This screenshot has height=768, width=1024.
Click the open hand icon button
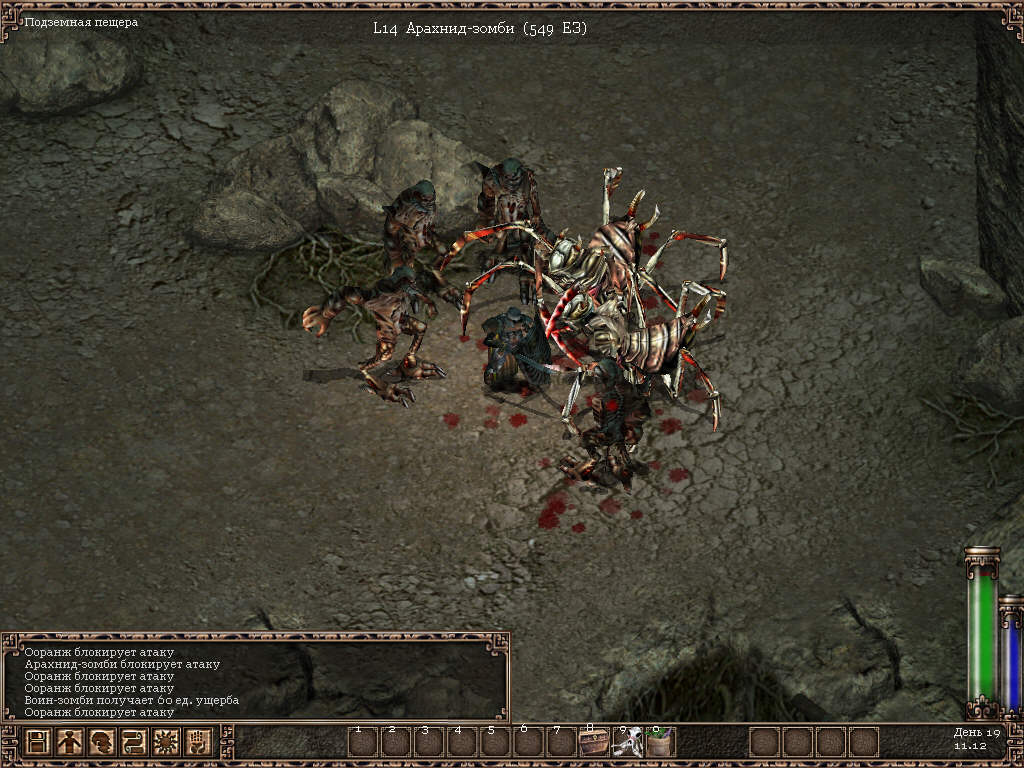[x=197, y=742]
